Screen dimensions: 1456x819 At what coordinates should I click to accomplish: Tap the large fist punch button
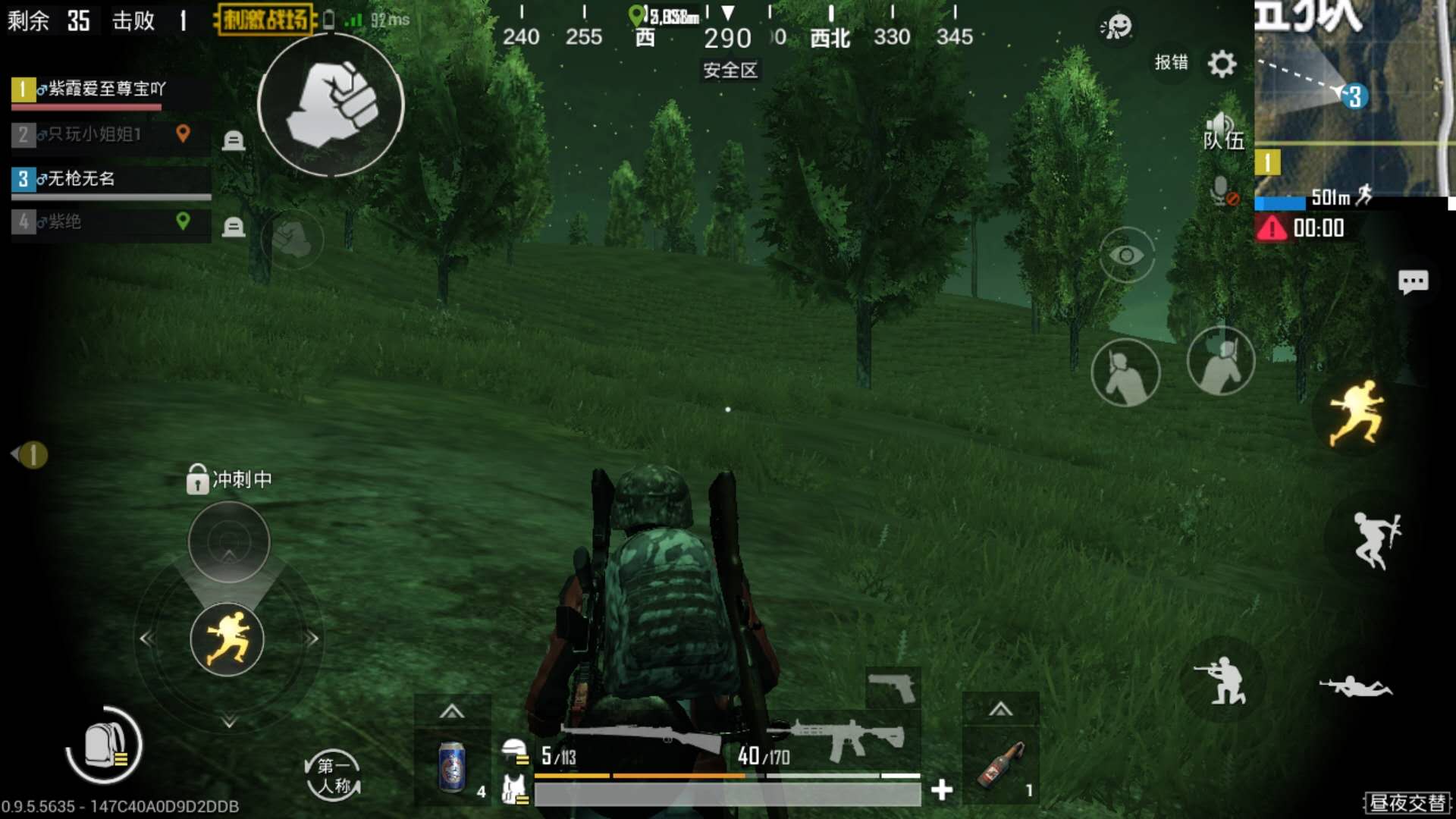click(x=331, y=105)
